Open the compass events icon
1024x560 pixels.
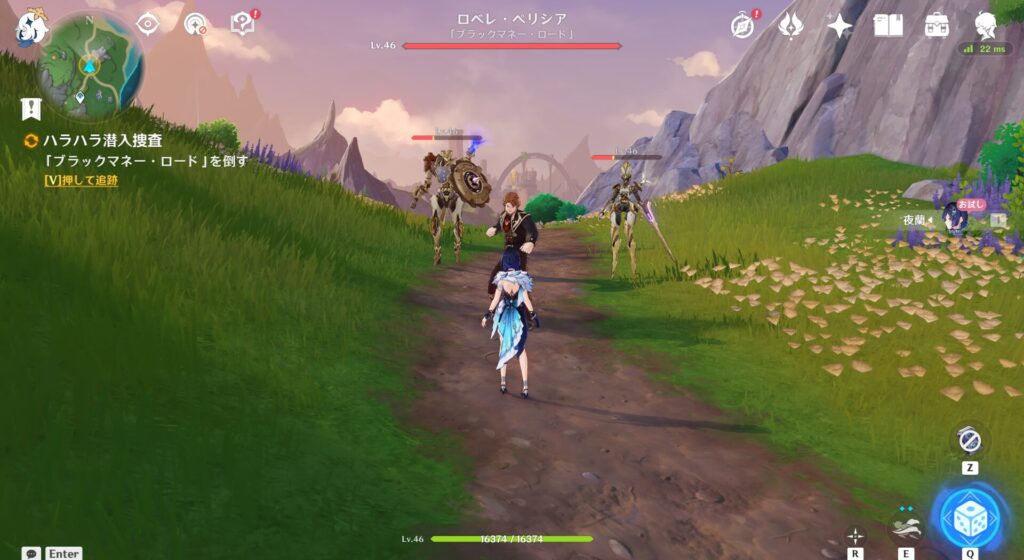tap(742, 25)
